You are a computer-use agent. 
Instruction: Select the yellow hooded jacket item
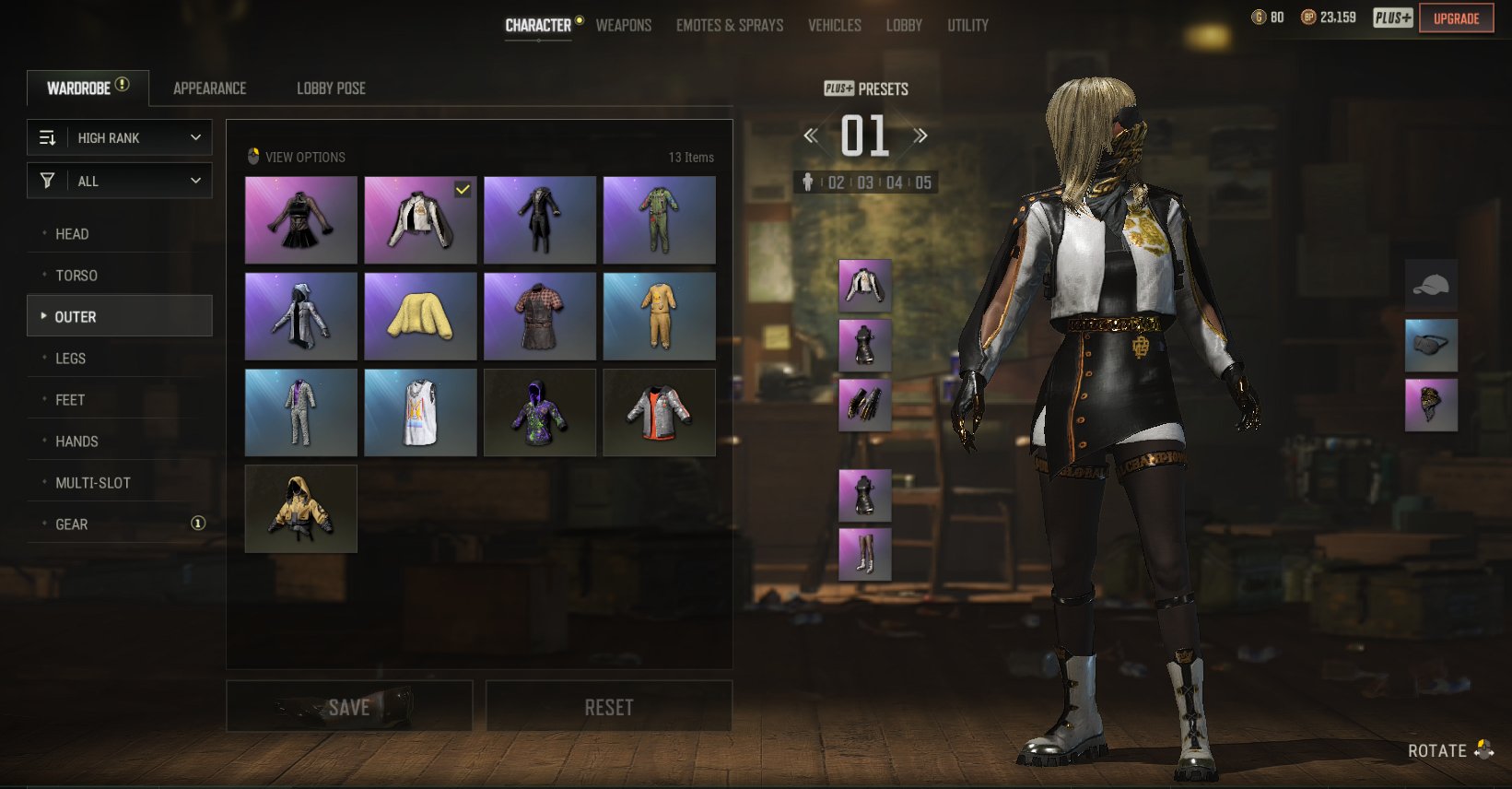point(300,509)
